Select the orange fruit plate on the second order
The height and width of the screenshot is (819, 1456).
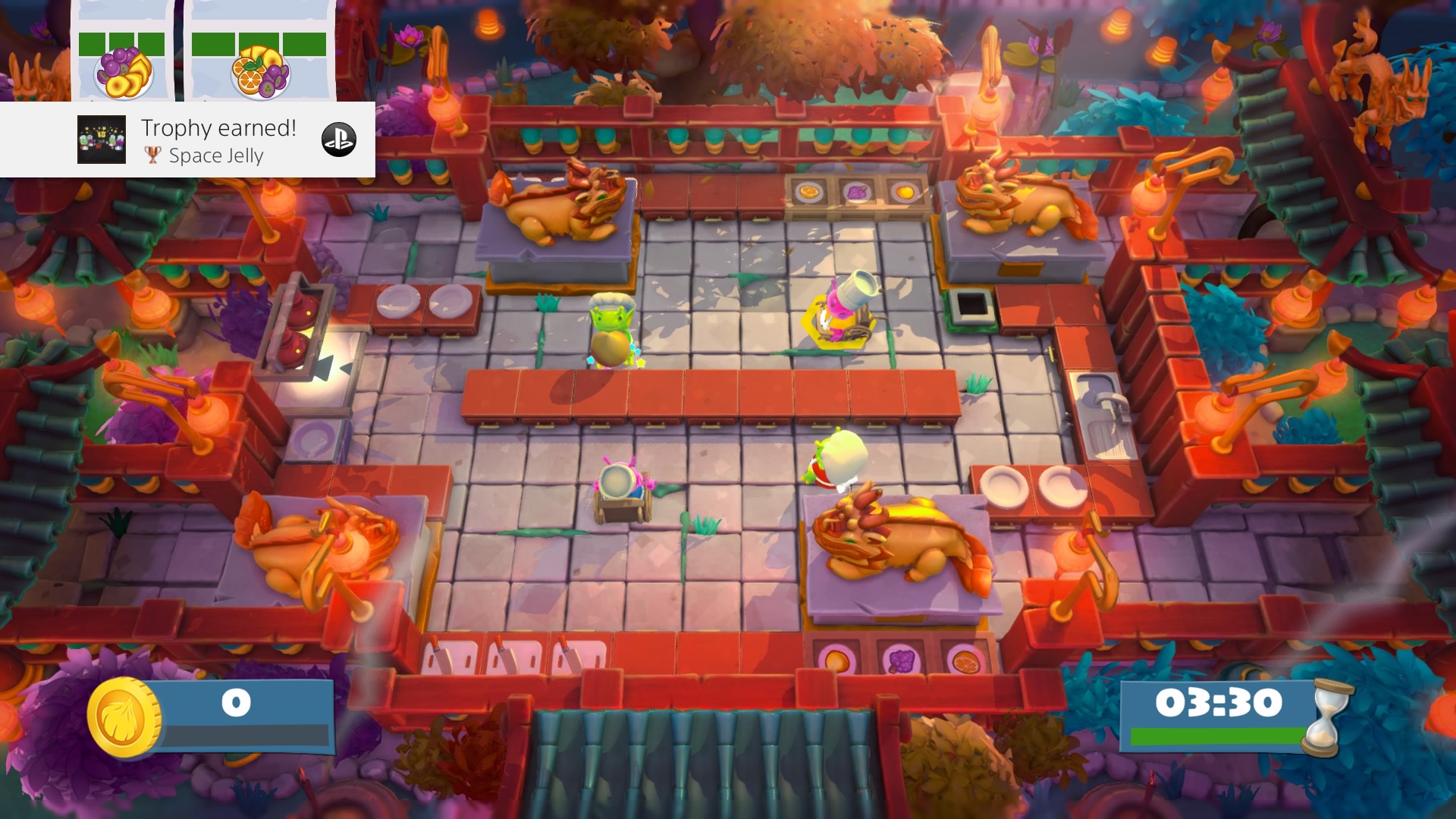[261, 72]
